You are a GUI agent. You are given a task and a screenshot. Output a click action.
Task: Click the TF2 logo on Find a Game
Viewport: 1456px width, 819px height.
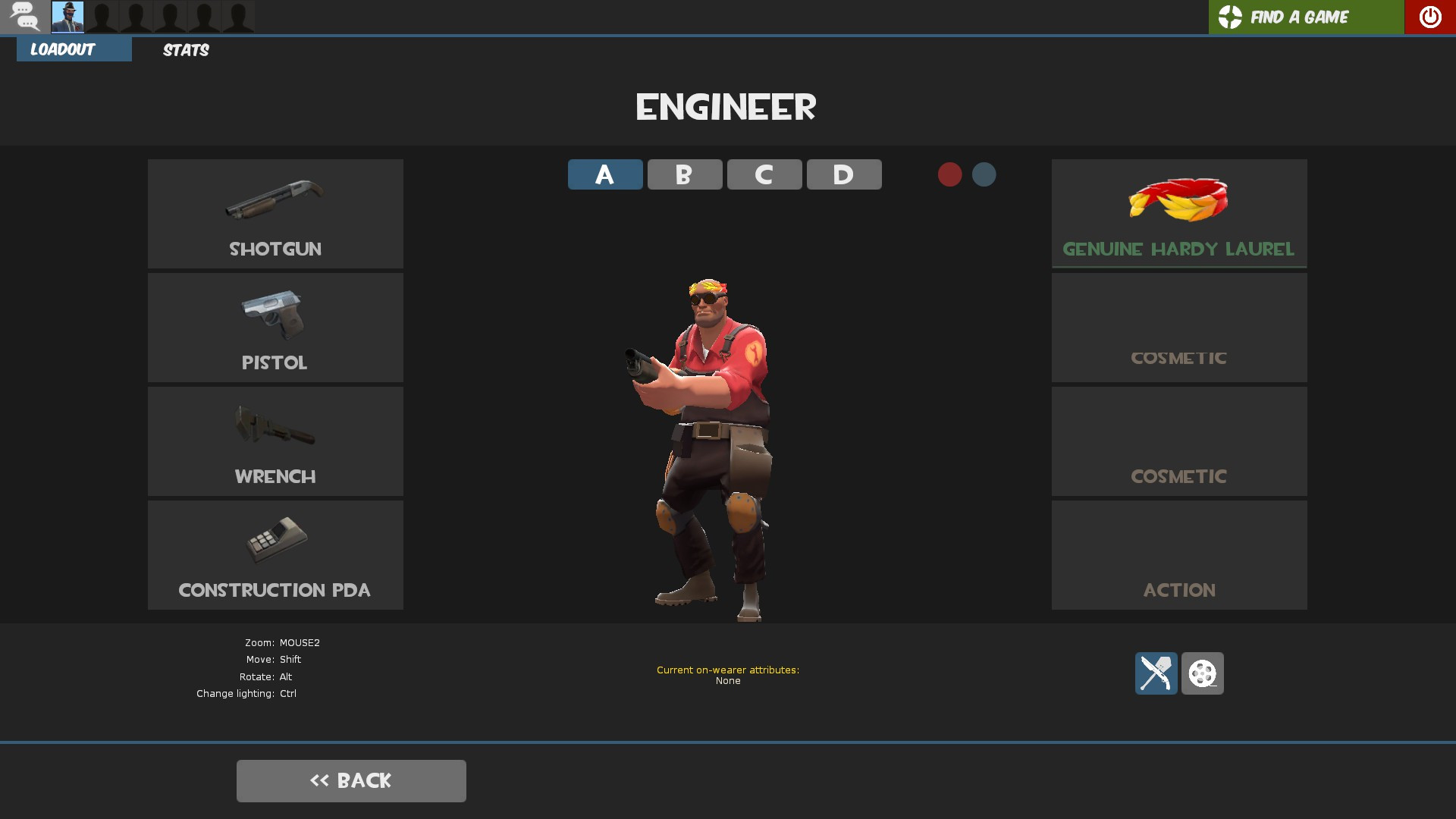(1230, 16)
